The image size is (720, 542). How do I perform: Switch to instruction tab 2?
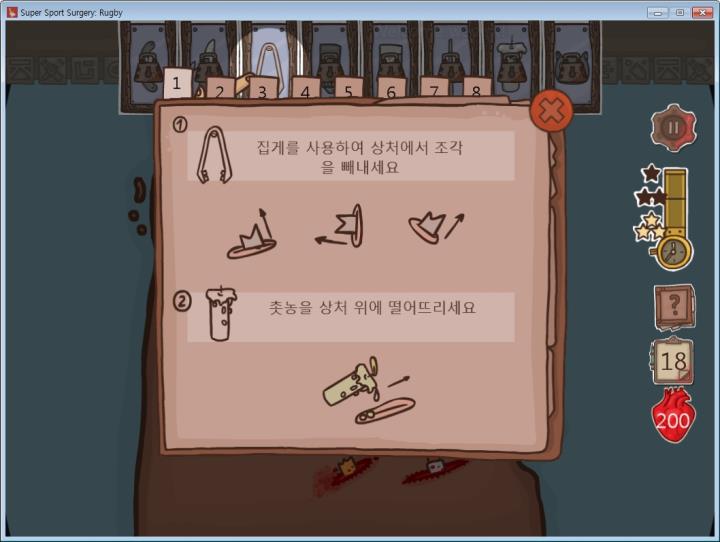(221, 89)
